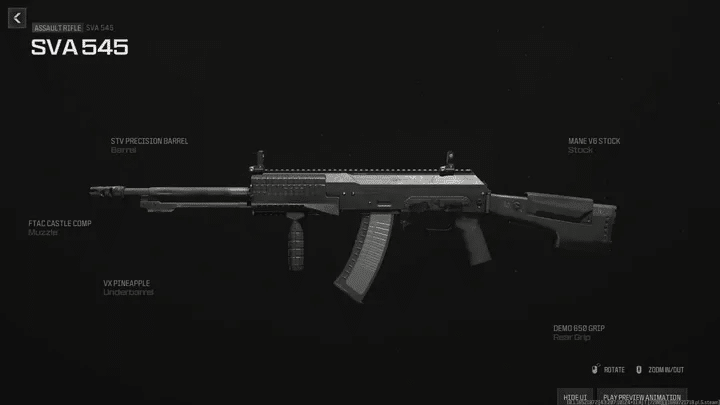Choose the FTAC Castle Comp muzzle

pos(59,223)
